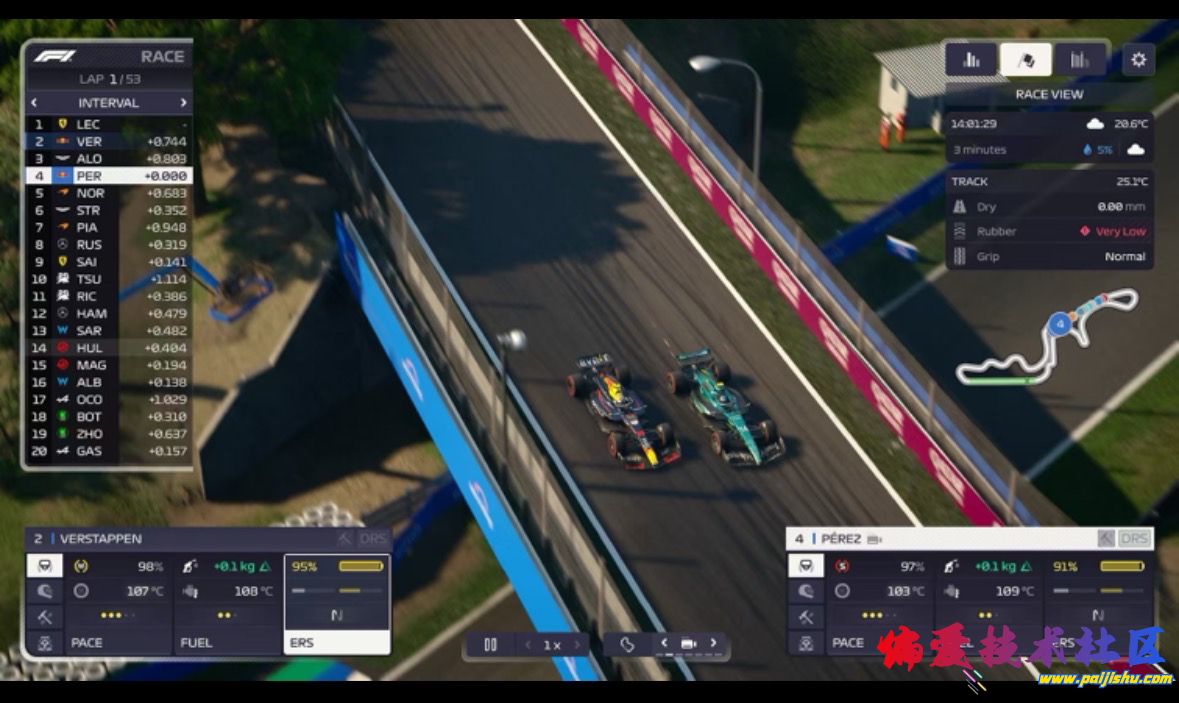Screen dimensions: 1179x703
Task: Open the circuit map view button
Action: click(627, 644)
